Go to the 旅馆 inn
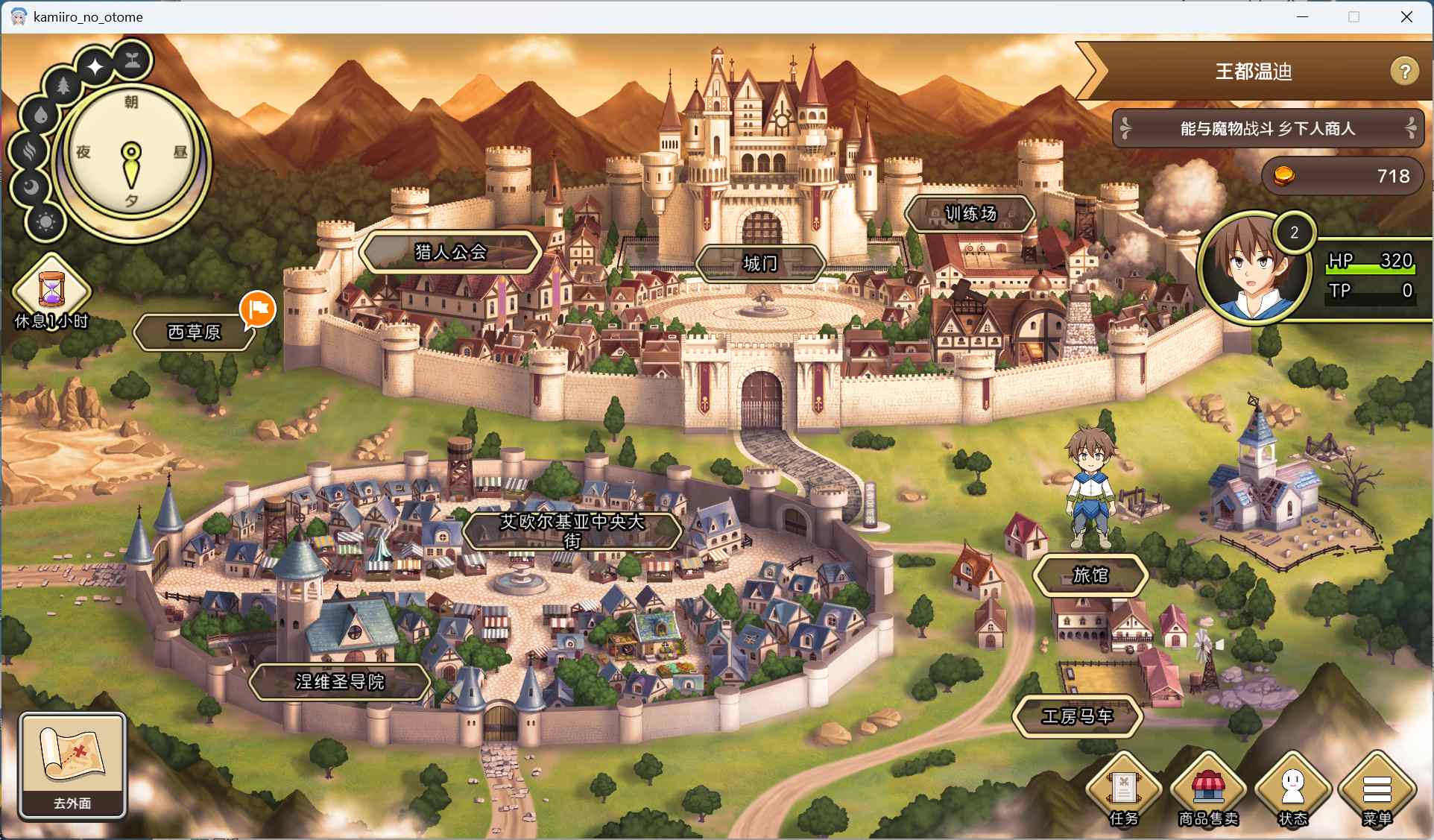 click(x=1090, y=575)
